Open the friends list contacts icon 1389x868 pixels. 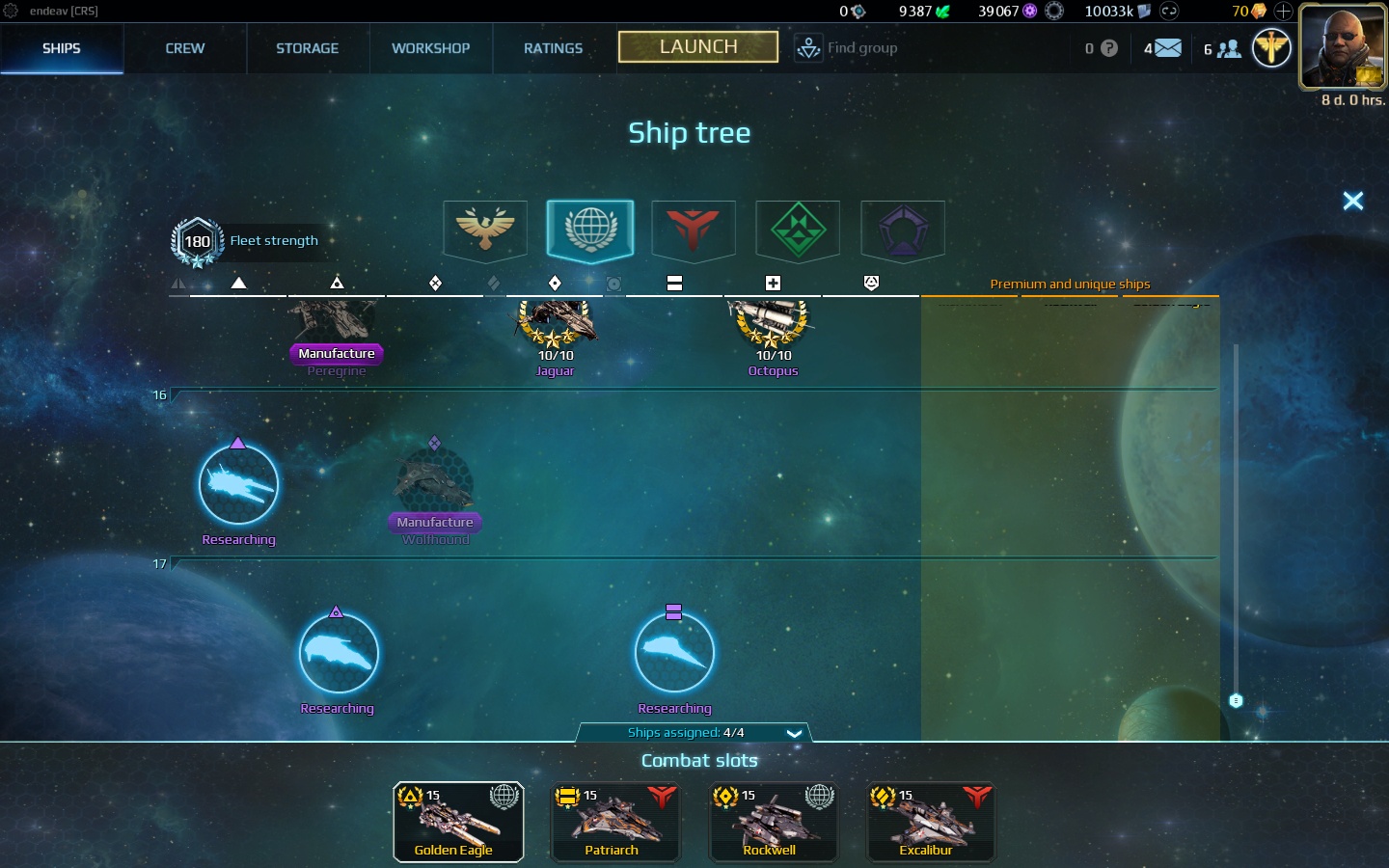pyautogui.click(x=1227, y=47)
